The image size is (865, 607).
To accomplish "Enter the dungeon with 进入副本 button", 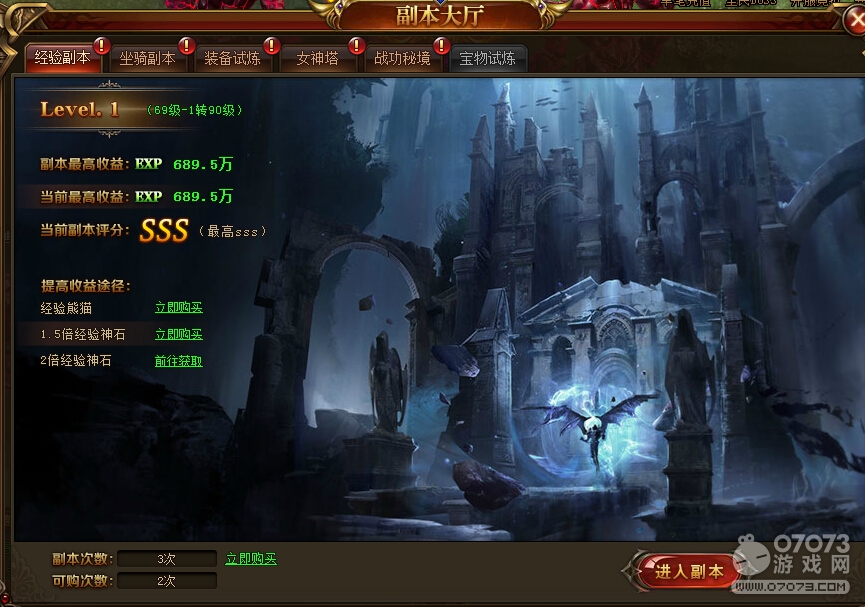I will pos(689,572).
